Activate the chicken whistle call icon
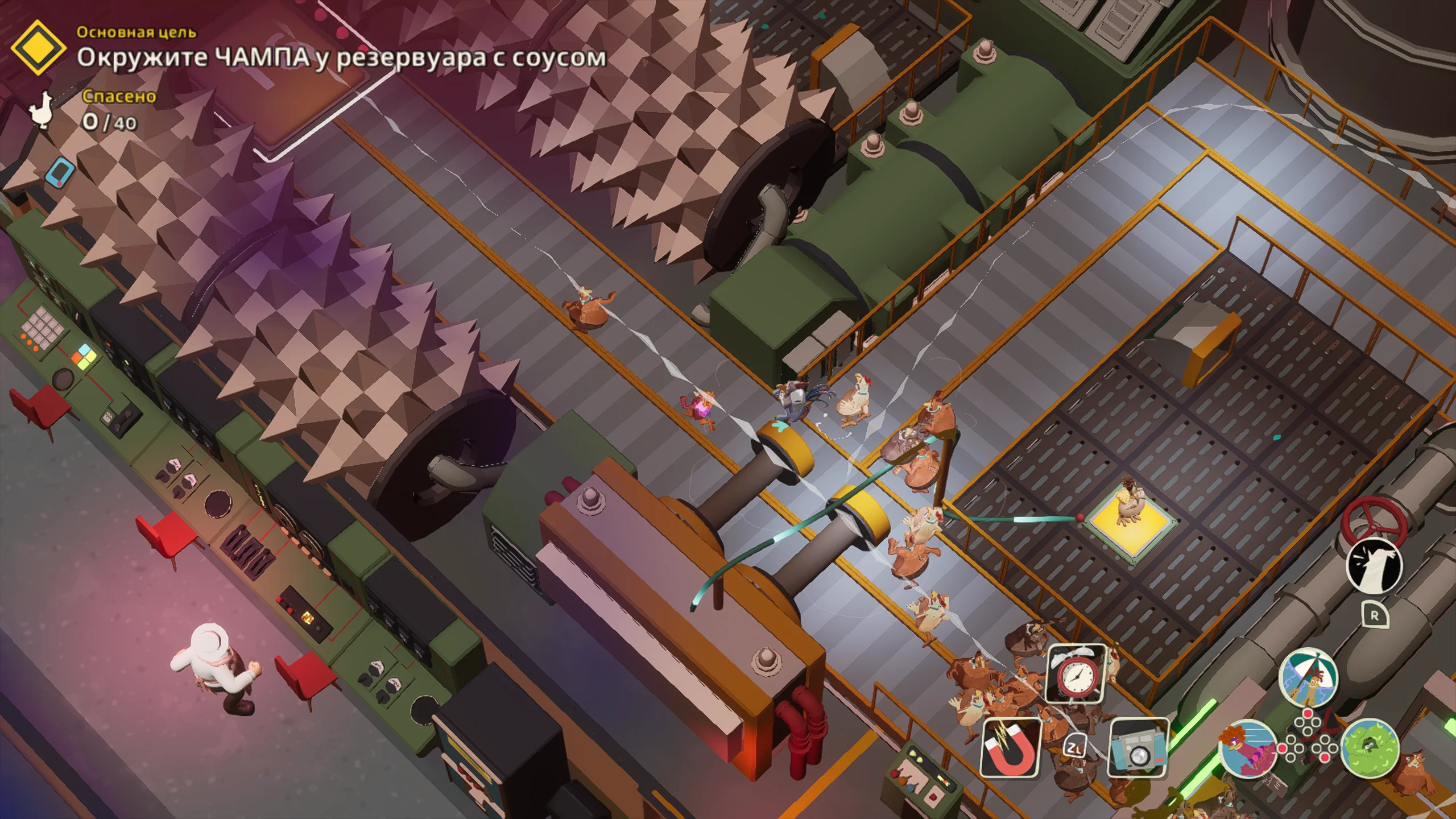1456x819 pixels. point(1374,566)
